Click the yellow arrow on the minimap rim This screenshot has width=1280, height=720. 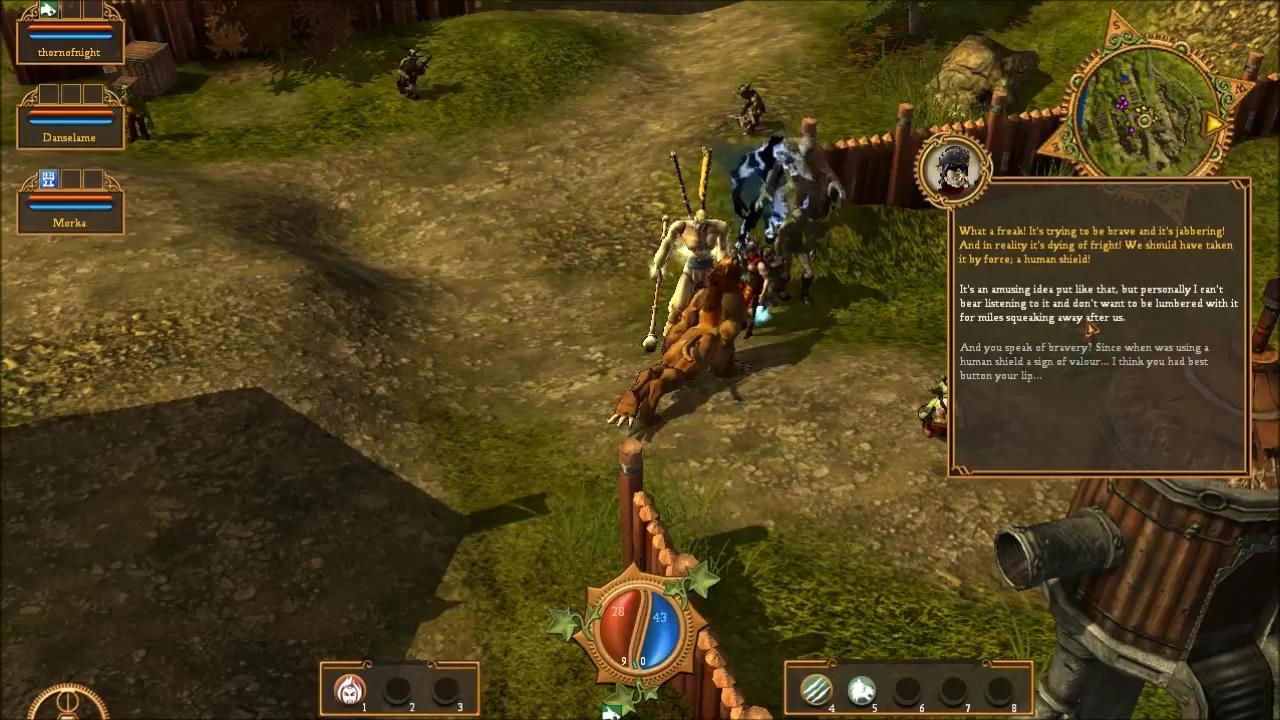(x=1214, y=124)
